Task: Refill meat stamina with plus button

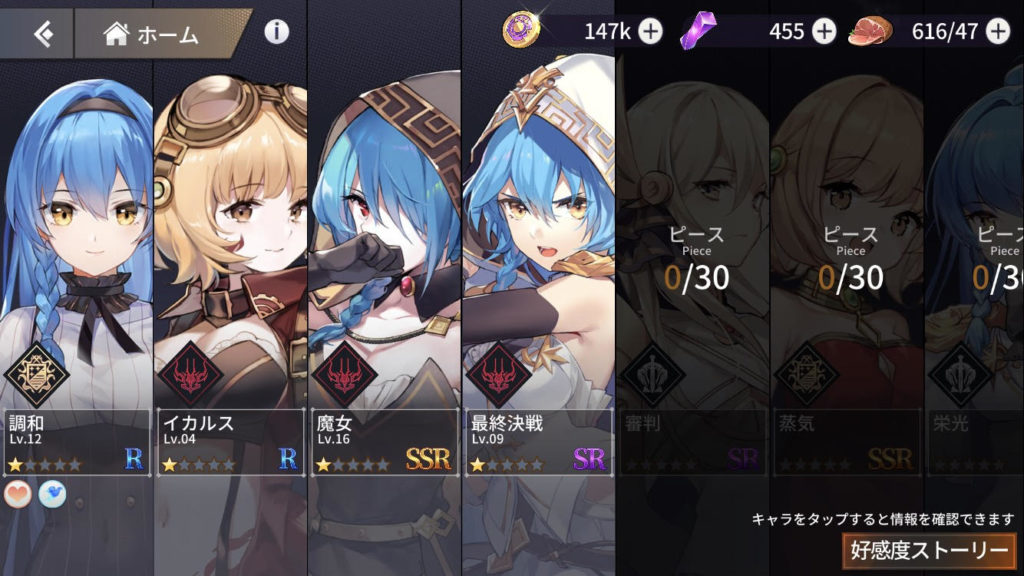Action: pos(997,32)
